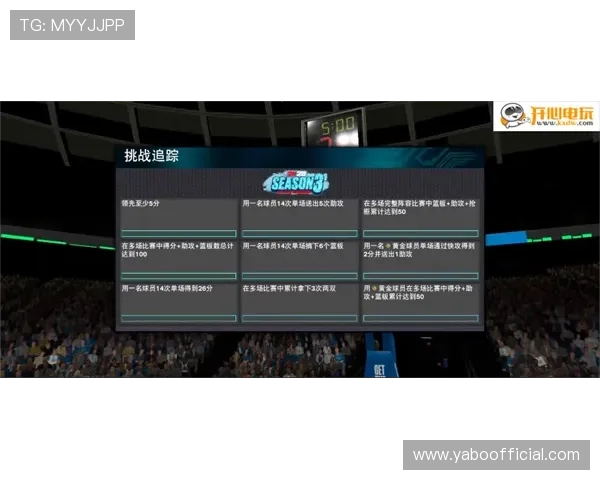Open the 14次单场摘下6个篮板 challenge
This screenshot has width=600, height=480.
click(x=299, y=259)
